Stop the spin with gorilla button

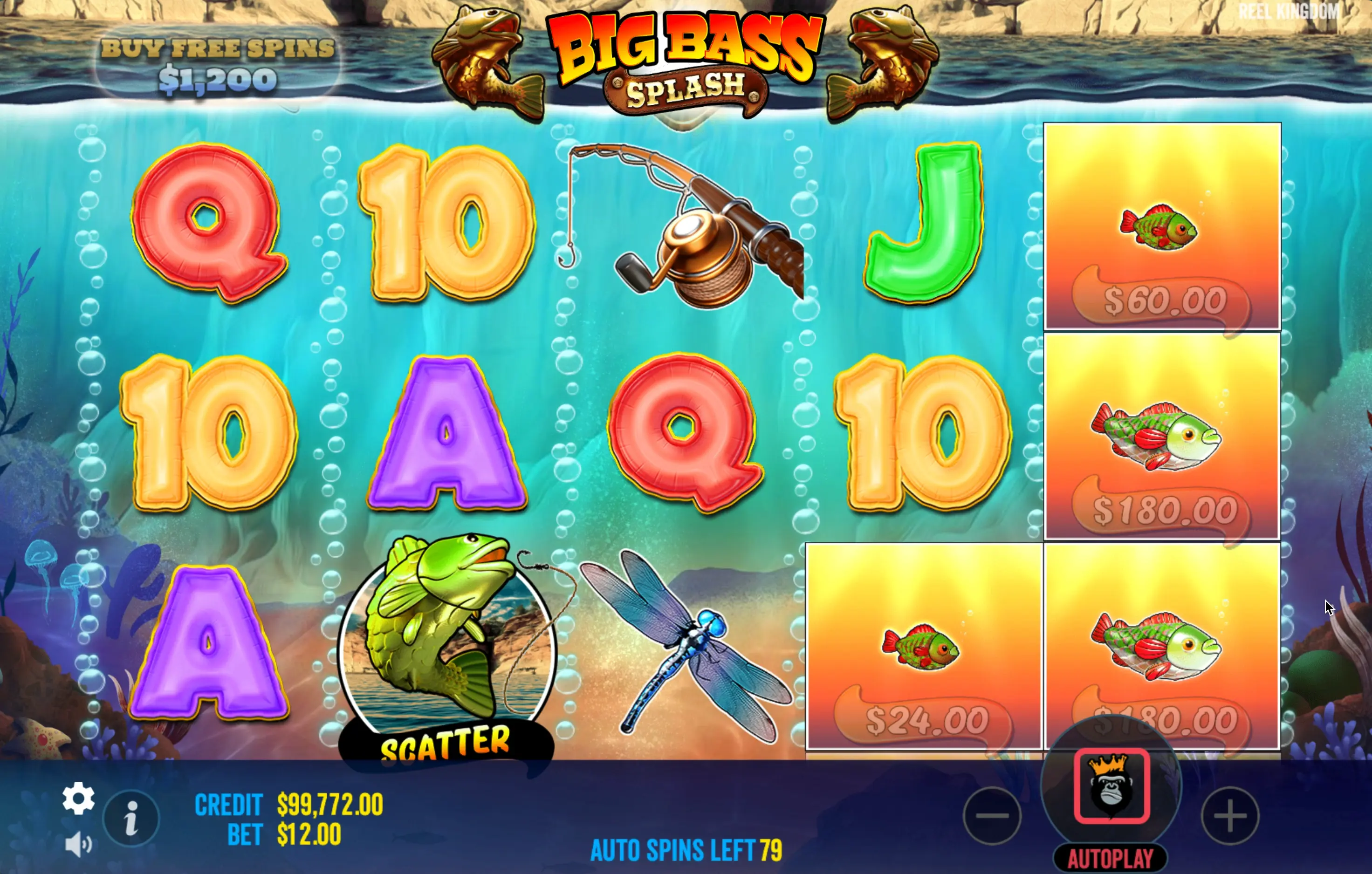point(1111,785)
